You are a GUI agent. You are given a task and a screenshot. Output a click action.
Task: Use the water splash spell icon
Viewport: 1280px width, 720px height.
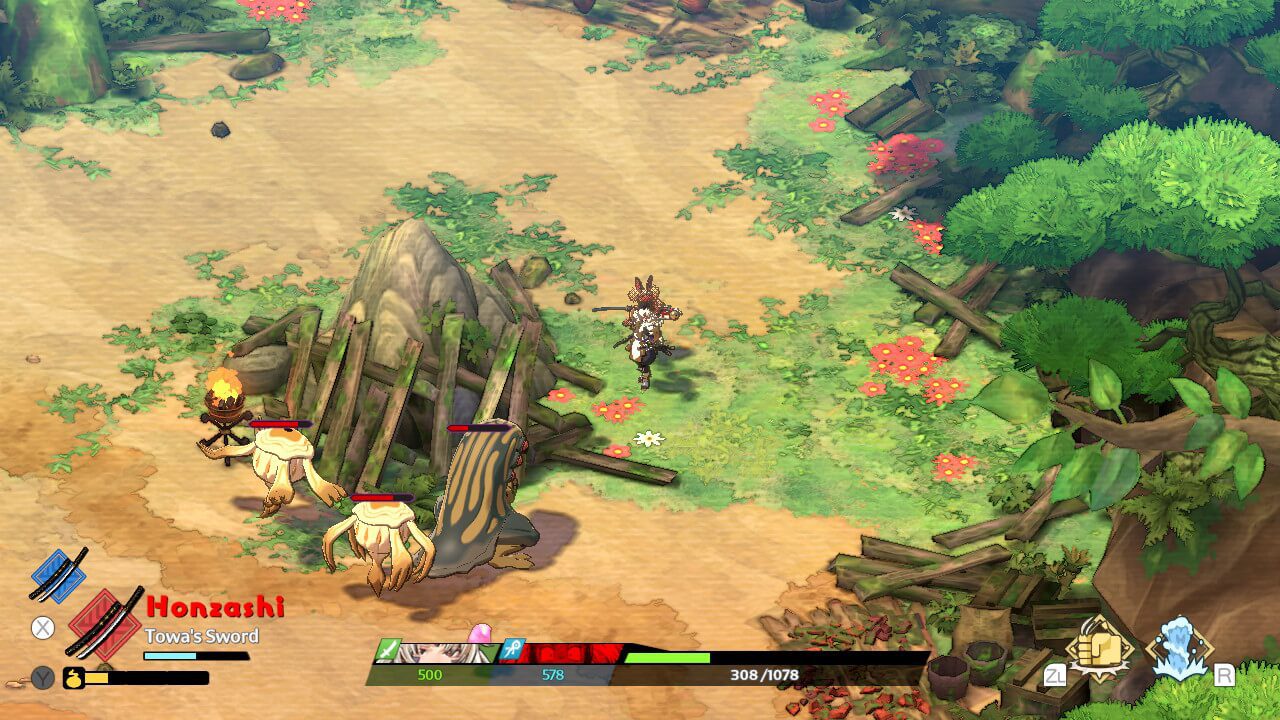[x=1180, y=648]
